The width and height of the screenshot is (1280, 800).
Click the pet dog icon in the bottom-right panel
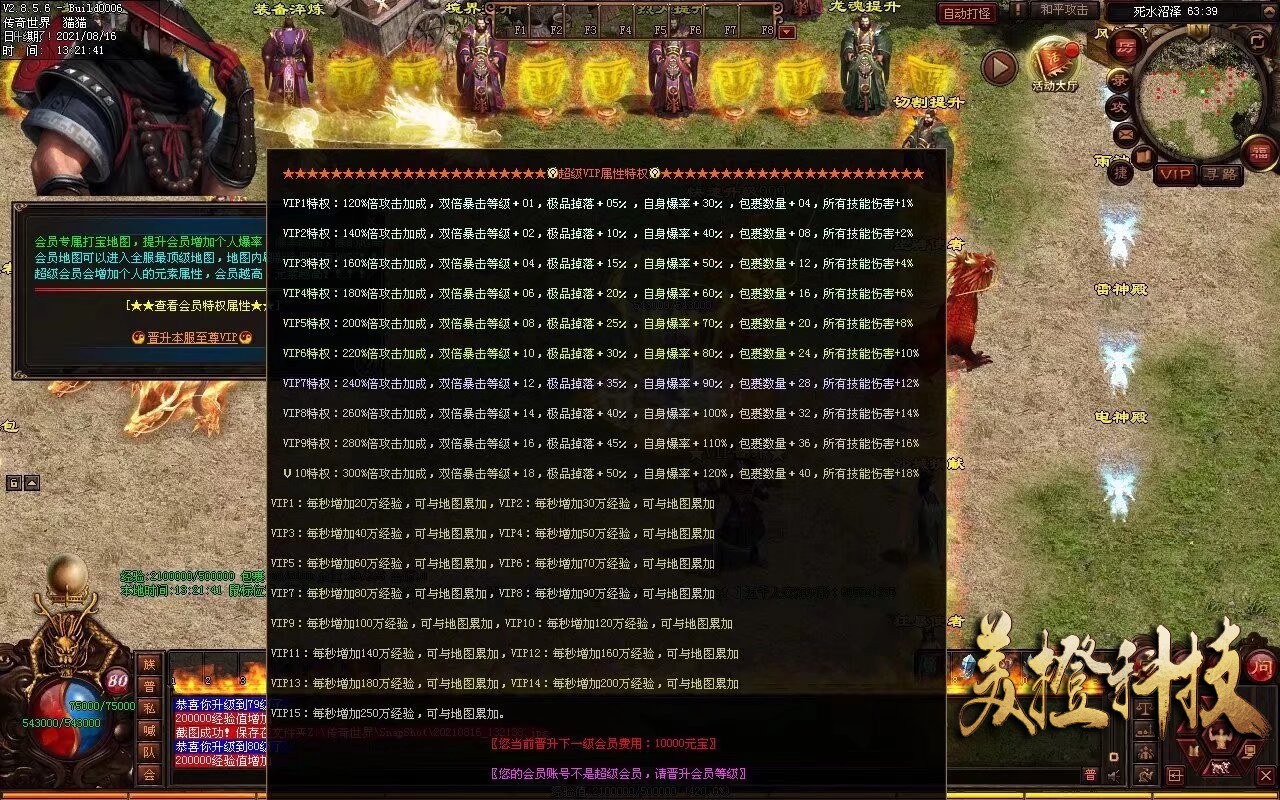tap(1220, 767)
